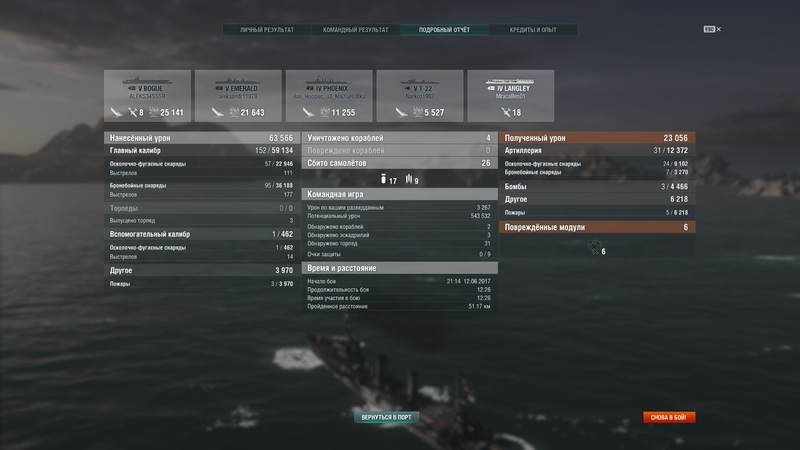Close the report with the ESC X button

712,29
